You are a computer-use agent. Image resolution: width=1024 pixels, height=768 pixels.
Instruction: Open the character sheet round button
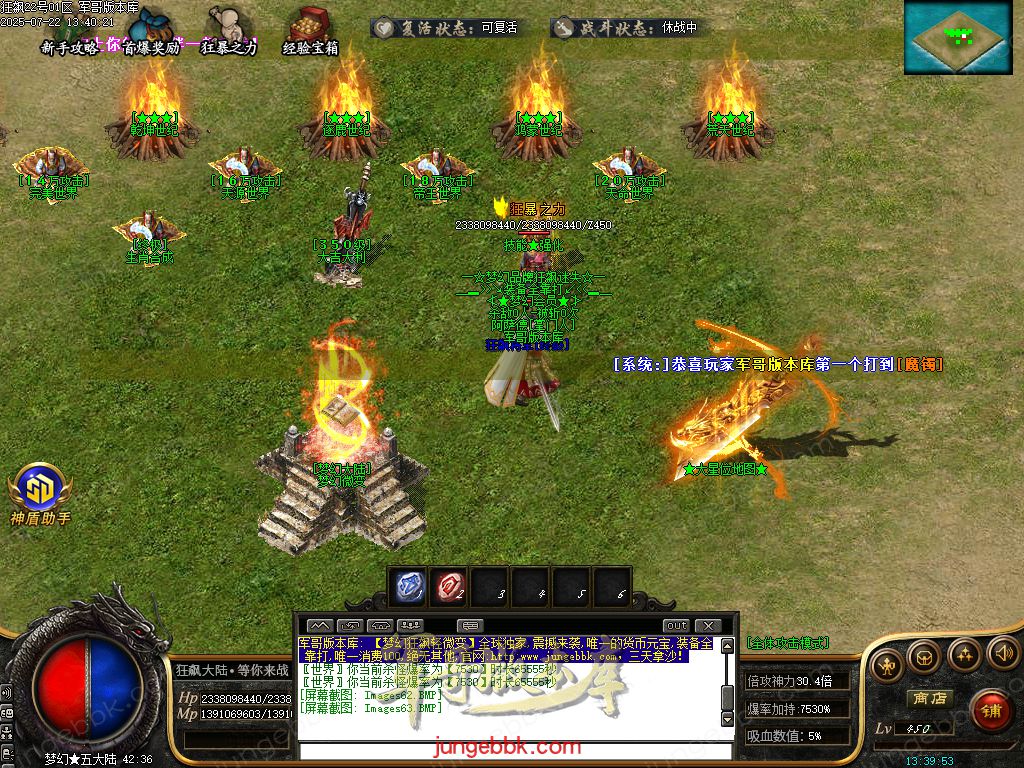click(x=886, y=663)
